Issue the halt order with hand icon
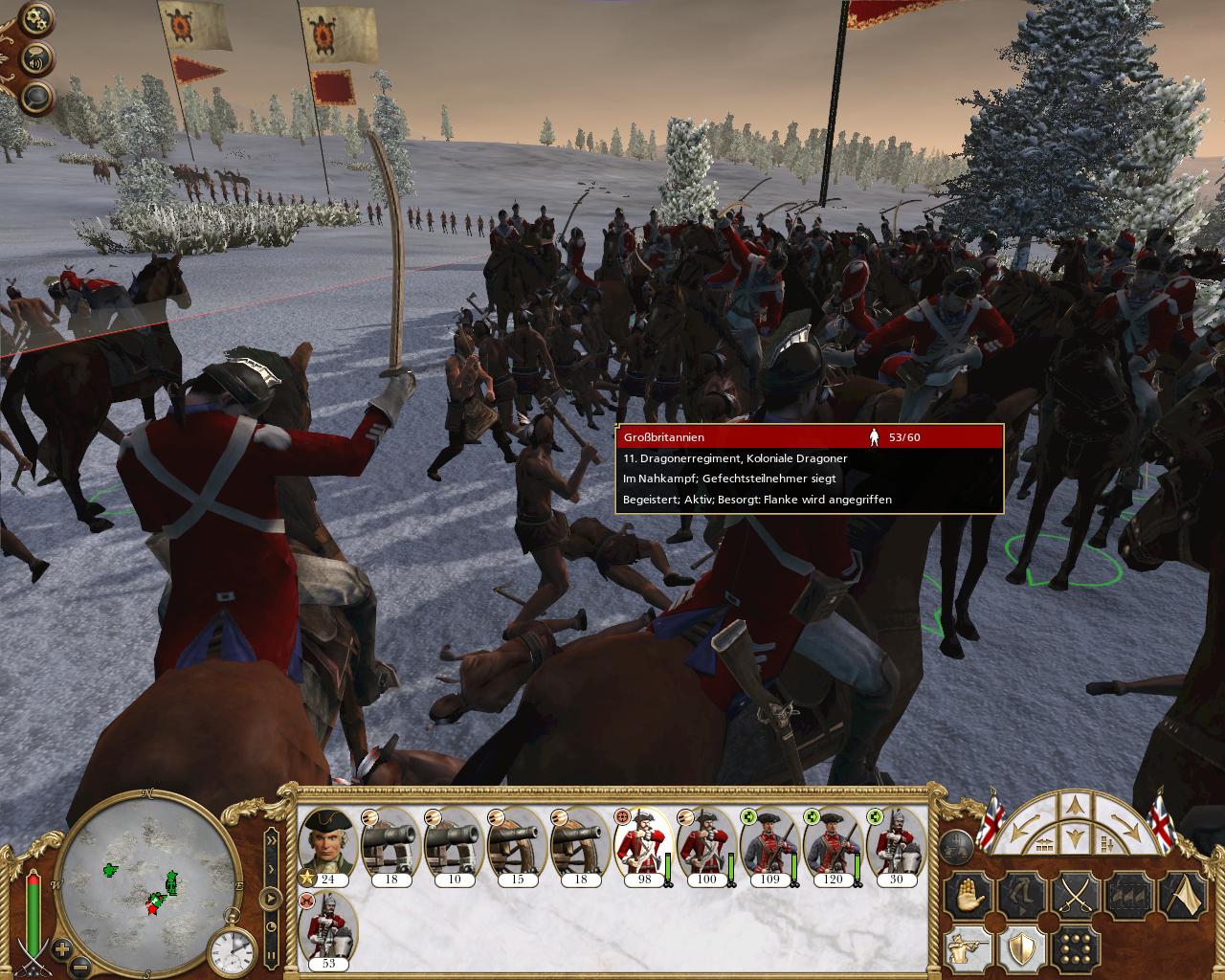The width and height of the screenshot is (1225, 980). (966, 897)
